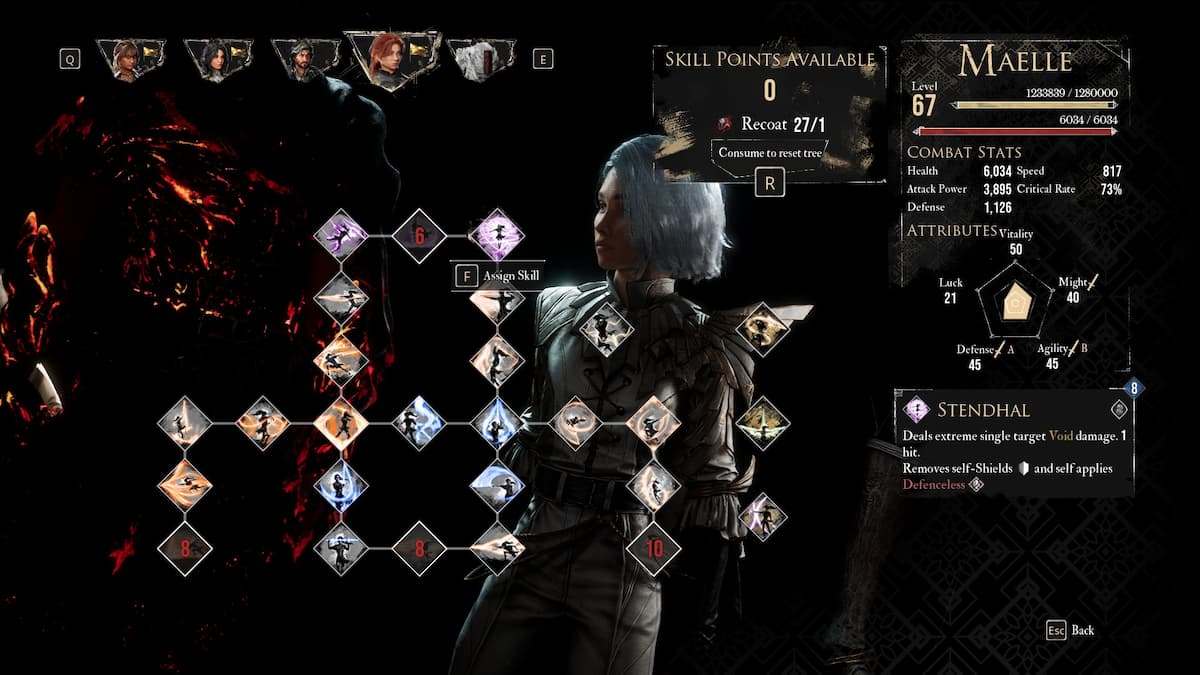Select Maelle's red-haired portrait
This screenshot has height=675, width=1200.
(390, 59)
